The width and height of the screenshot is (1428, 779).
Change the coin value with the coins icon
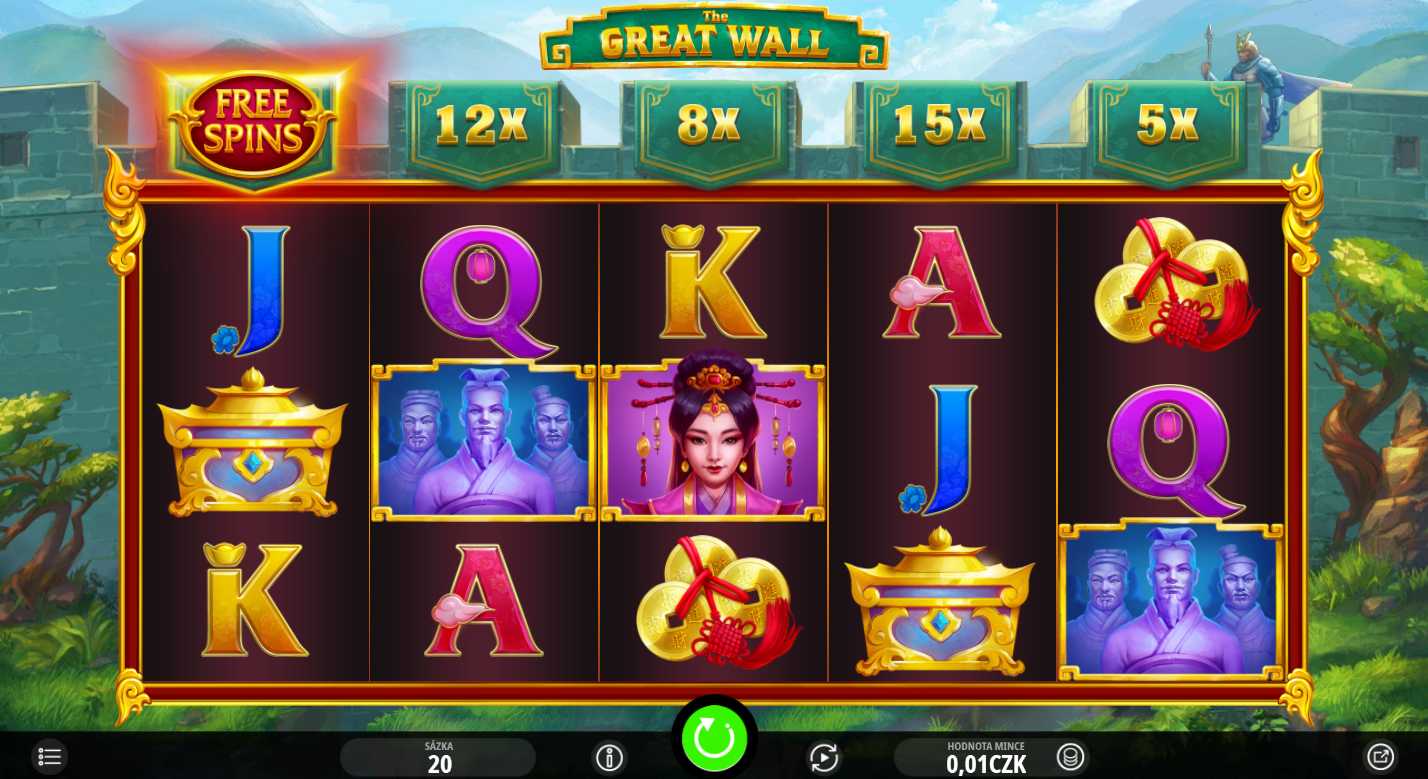click(x=1070, y=757)
